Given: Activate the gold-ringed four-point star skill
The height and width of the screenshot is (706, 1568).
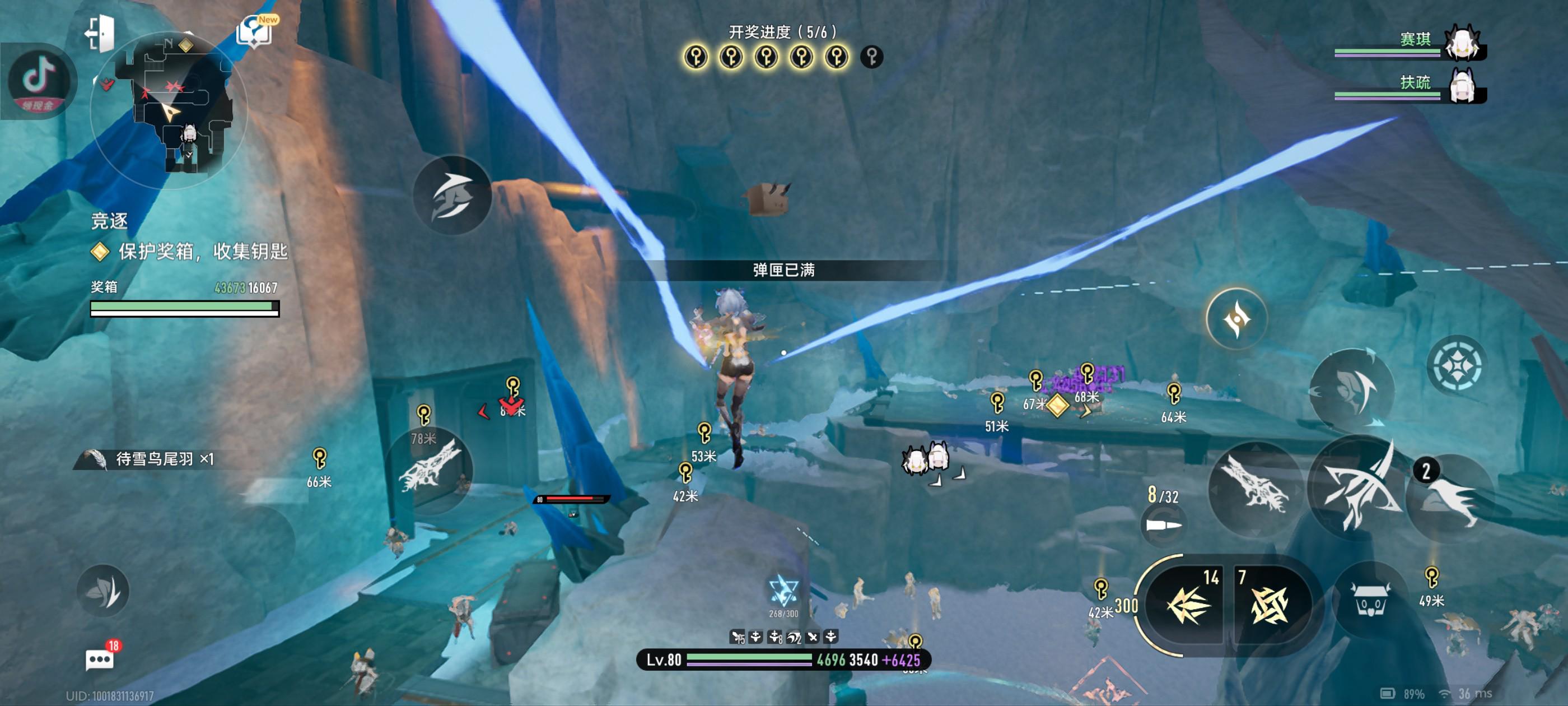Looking at the screenshot, I should point(1236,319).
